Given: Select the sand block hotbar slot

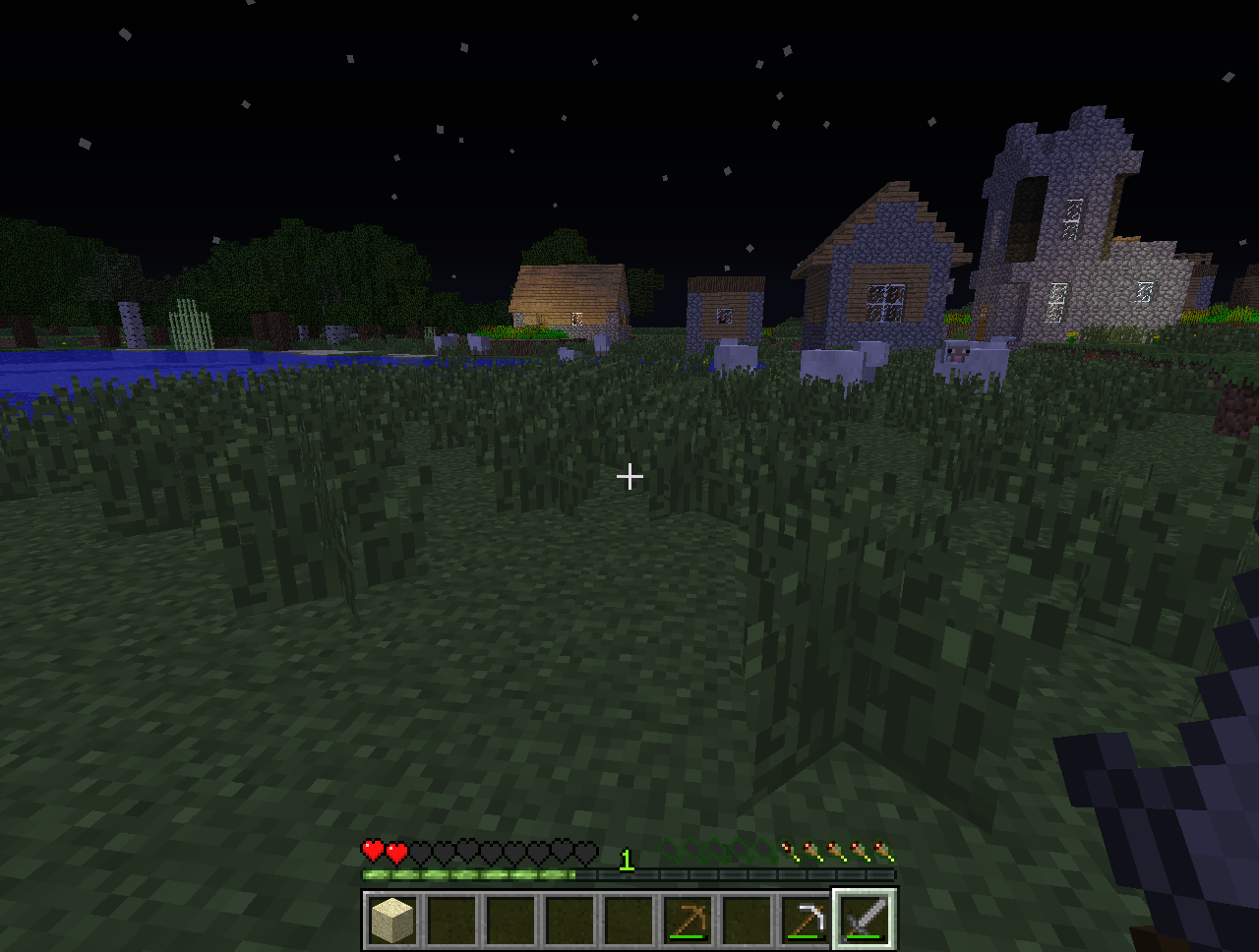Looking at the screenshot, I should click(392, 922).
